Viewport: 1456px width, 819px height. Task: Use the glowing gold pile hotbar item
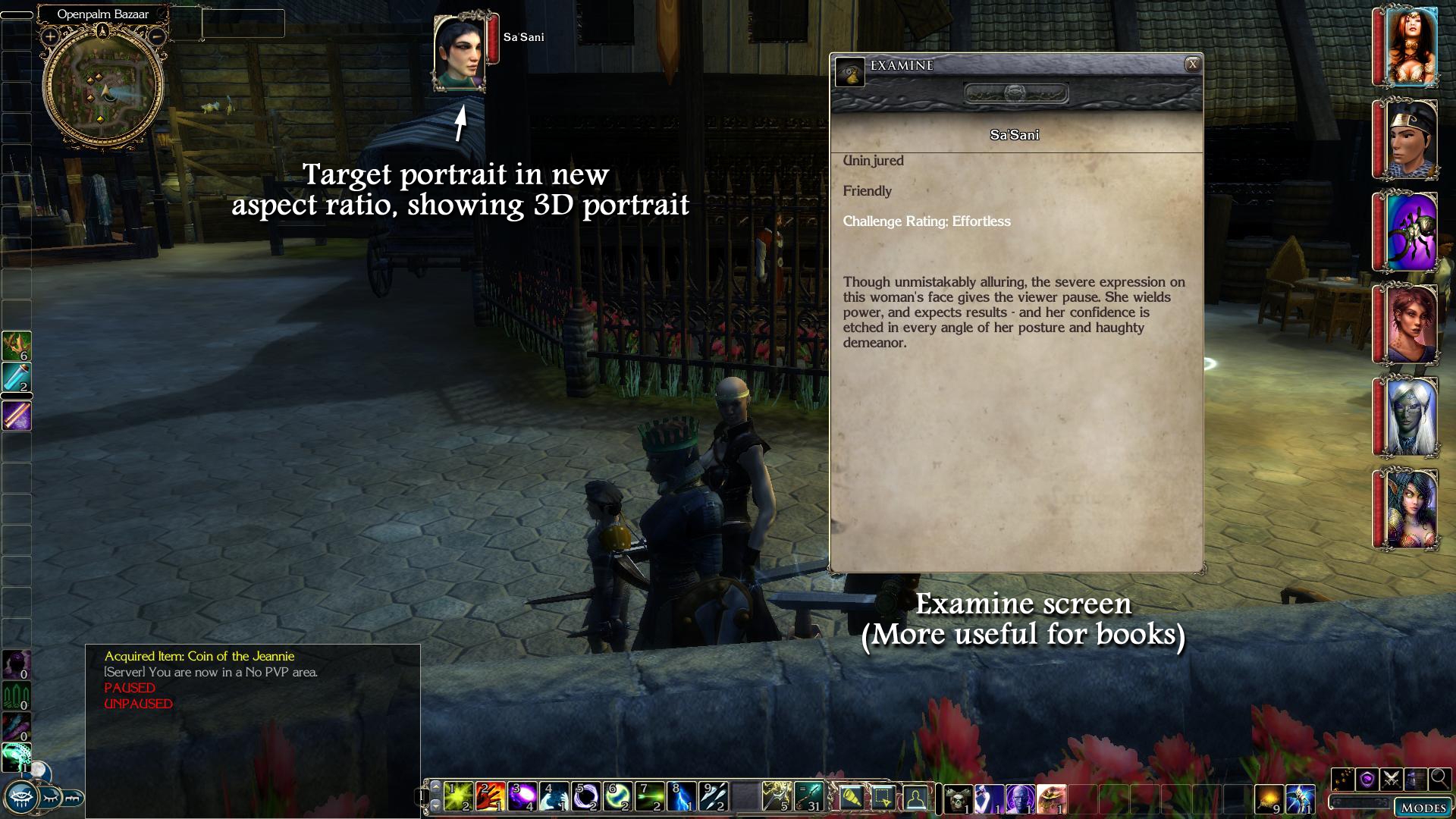tap(1268, 799)
